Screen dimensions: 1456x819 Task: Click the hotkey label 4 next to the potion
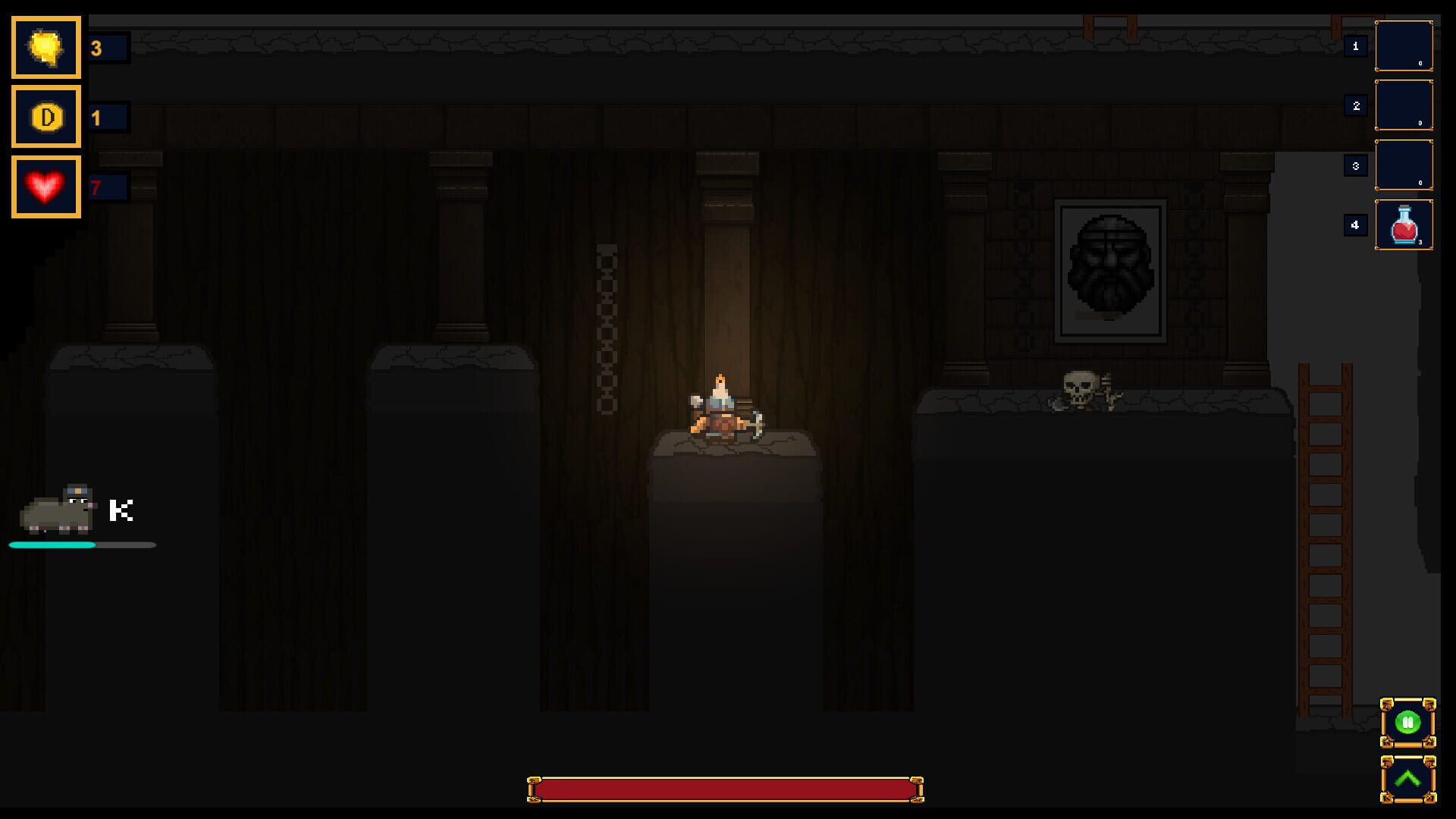(x=1355, y=224)
